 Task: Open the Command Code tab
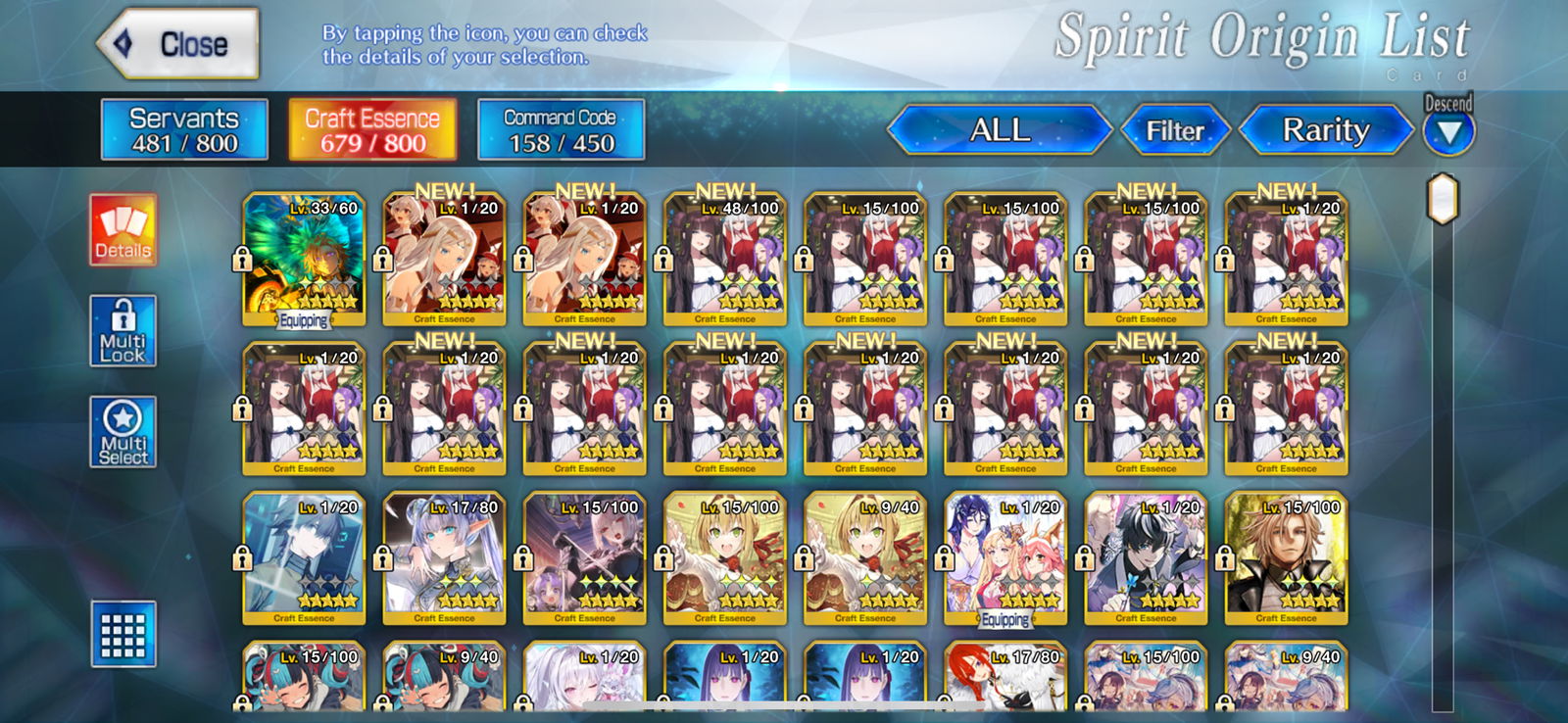click(561, 129)
